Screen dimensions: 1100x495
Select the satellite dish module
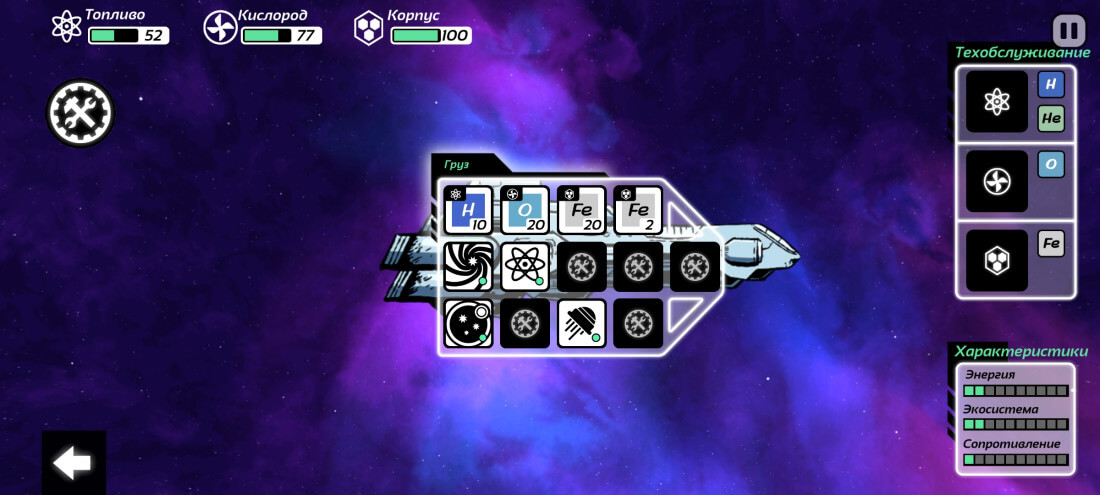click(582, 323)
